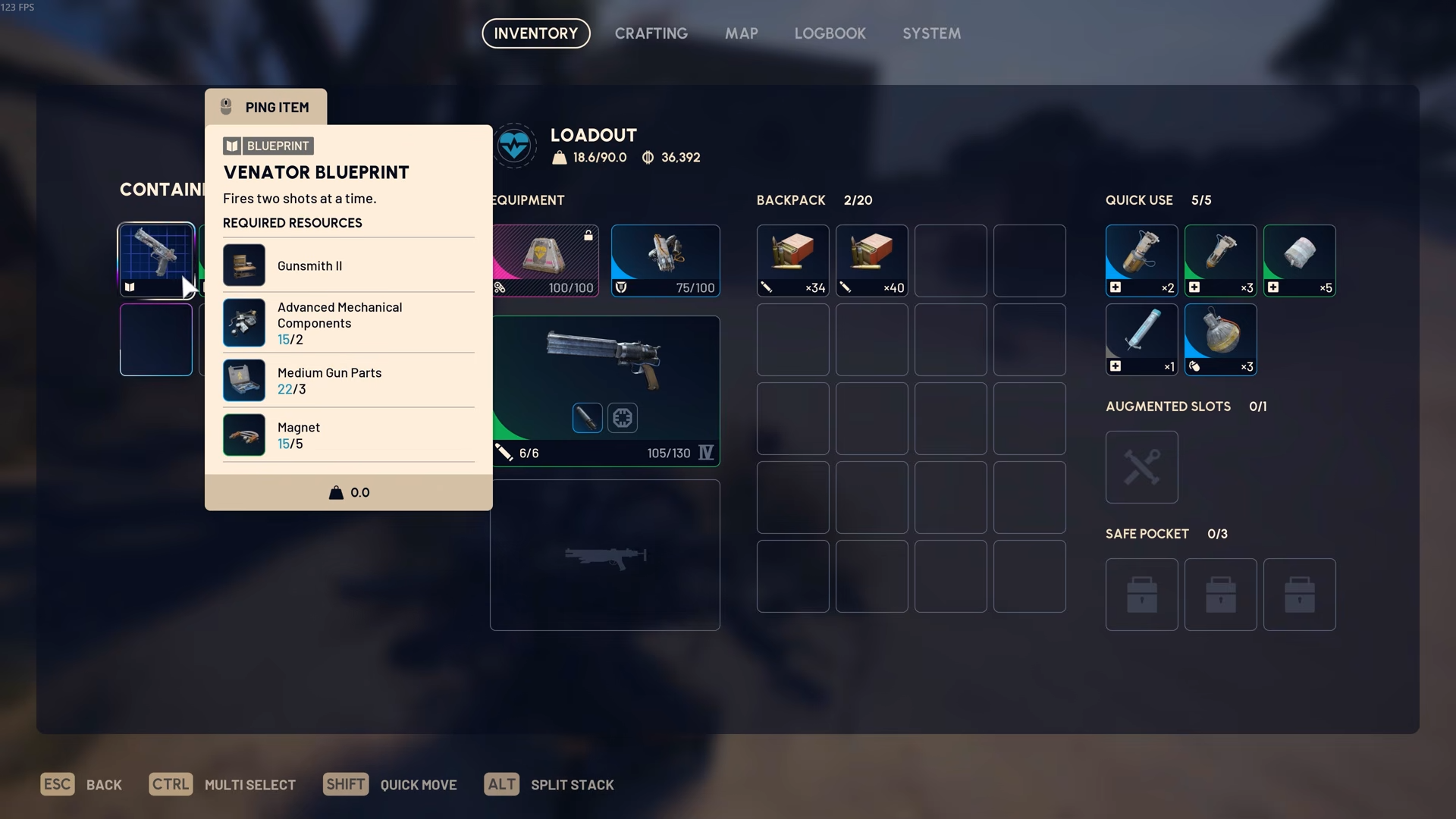Choose the bandage roll with x5
1456x819 pixels.
point(1299,260)
